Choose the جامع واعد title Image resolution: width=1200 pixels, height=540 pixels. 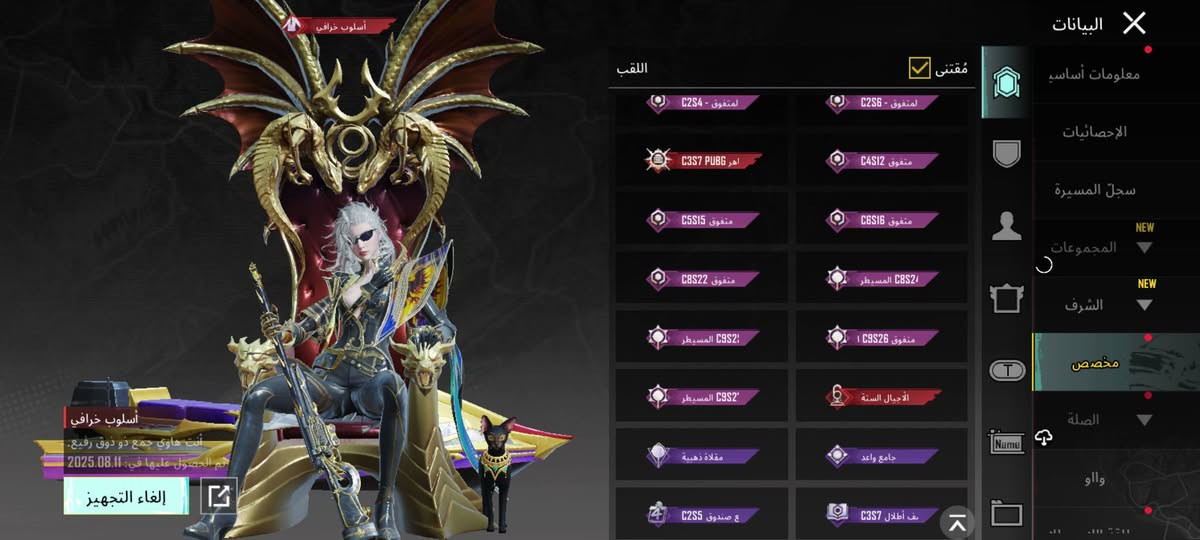click(x=883, y=456)
